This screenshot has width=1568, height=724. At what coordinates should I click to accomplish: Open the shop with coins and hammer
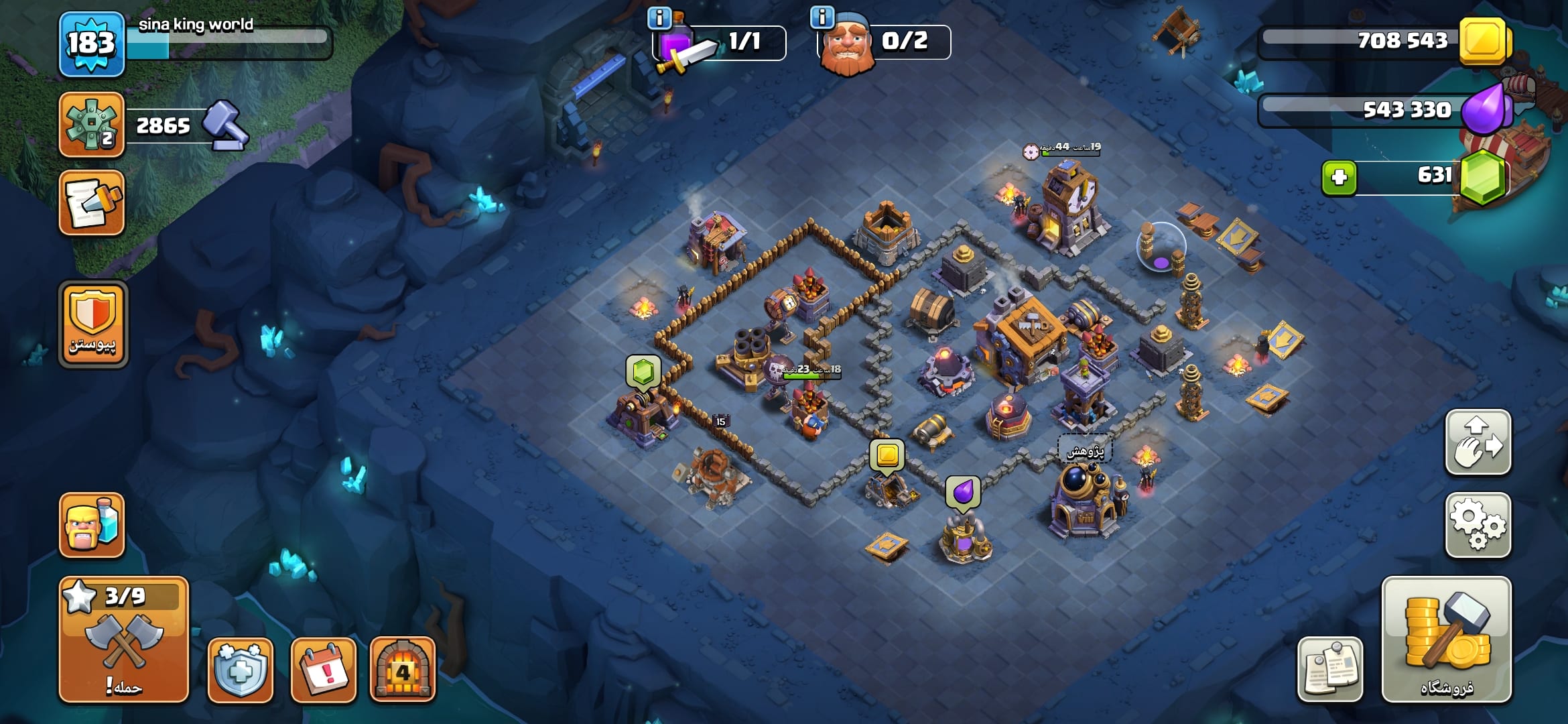click(1446, 640)
